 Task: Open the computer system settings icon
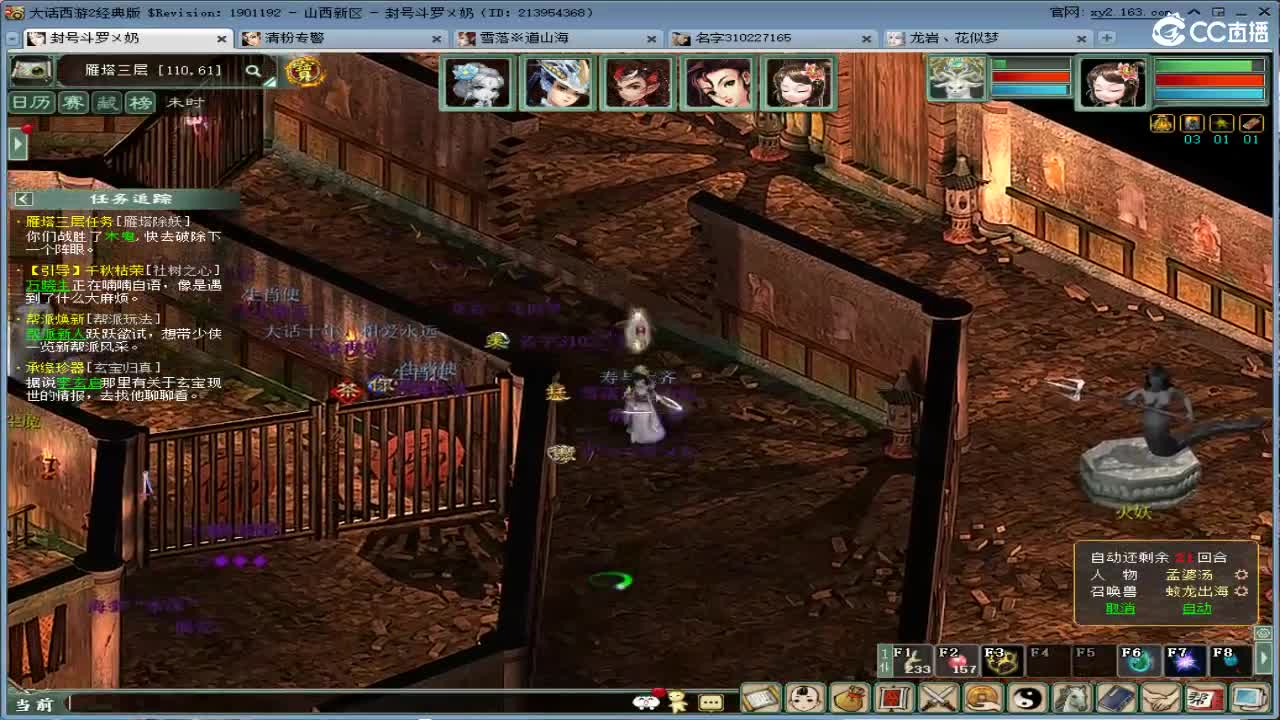[x=1248, y=697]
